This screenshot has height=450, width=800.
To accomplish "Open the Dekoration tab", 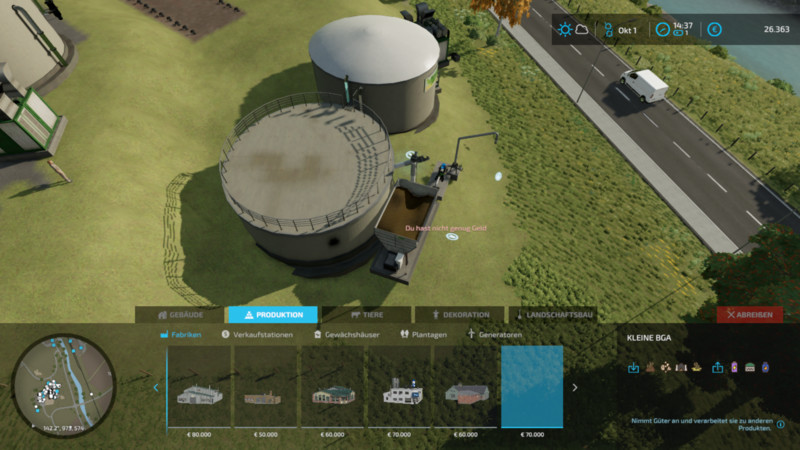I will click(460, 314).
